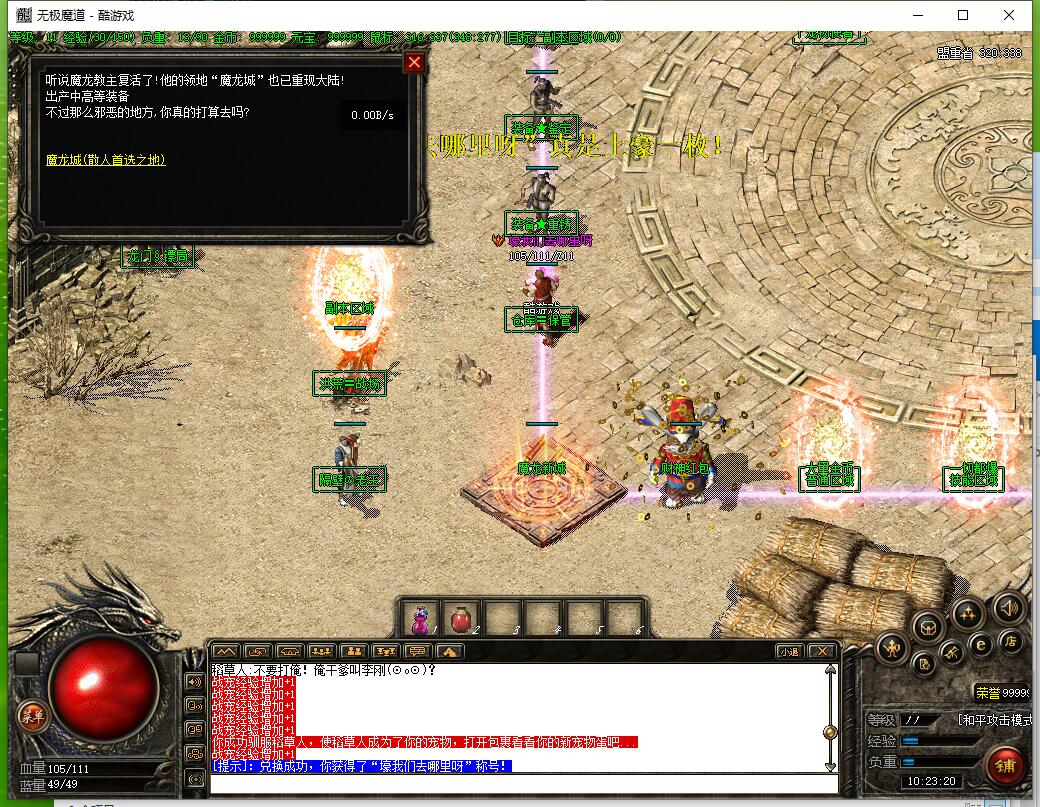Toggle the speaker sound button
Screen dimensions: 1040x807
pos(1008,607)
